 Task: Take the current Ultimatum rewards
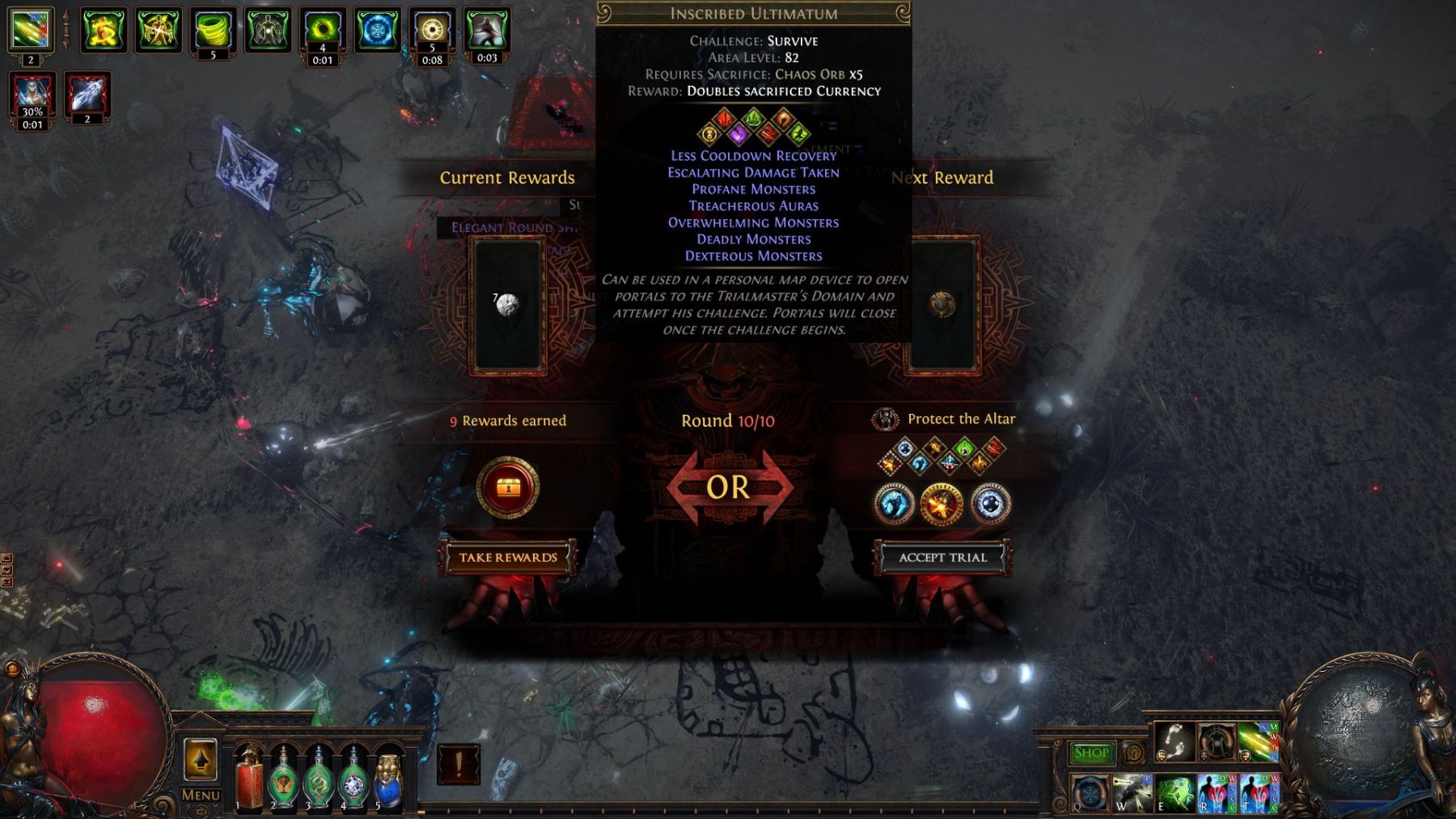click(x=508, y=557)
